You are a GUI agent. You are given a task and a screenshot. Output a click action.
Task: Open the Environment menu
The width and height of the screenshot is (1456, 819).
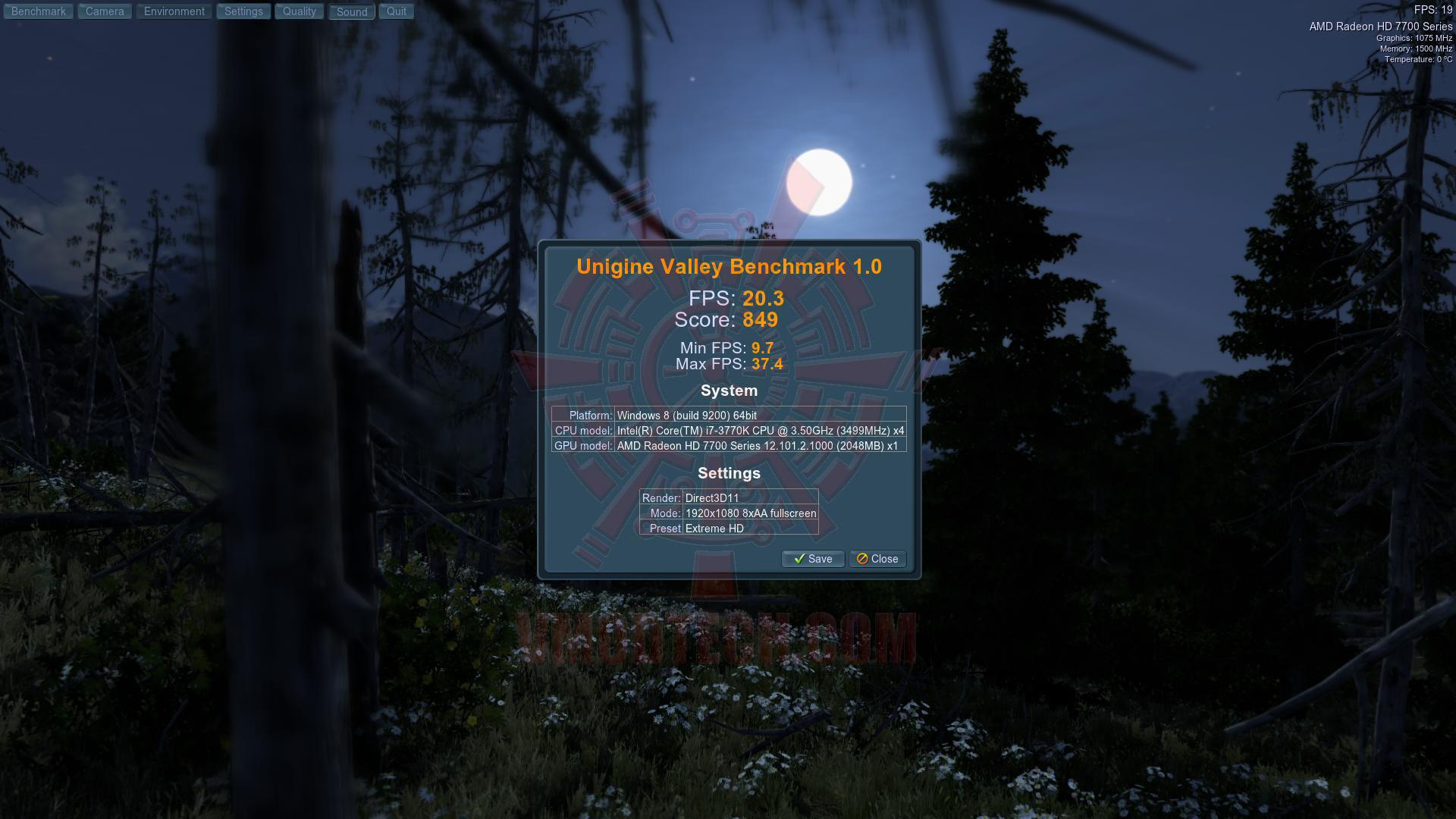(x=174, y=11)
